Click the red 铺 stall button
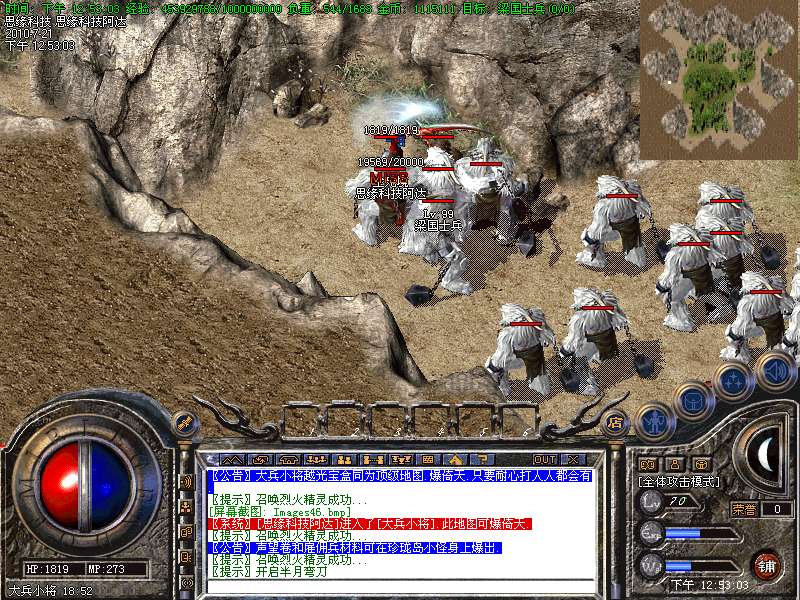Screen dimensions: 800x600 pyautogui.click(x=766, y=565)
